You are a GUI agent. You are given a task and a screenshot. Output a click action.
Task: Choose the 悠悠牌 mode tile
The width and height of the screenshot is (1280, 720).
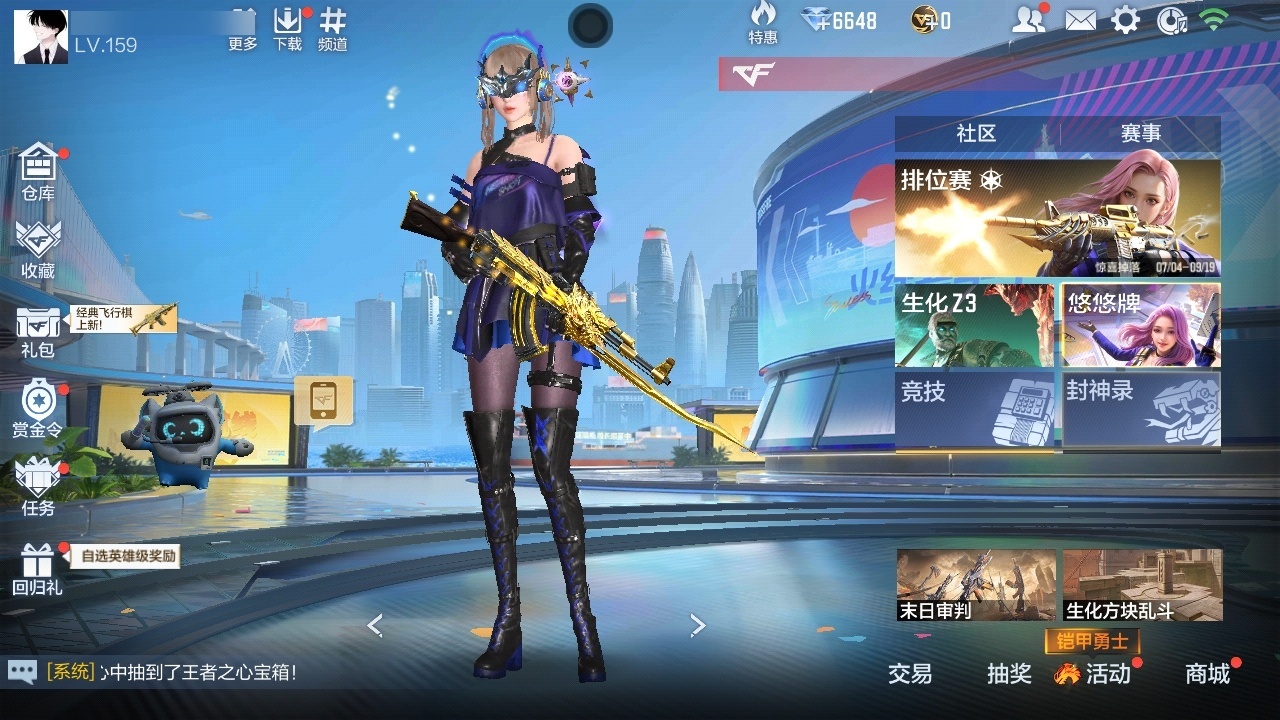1141,326
